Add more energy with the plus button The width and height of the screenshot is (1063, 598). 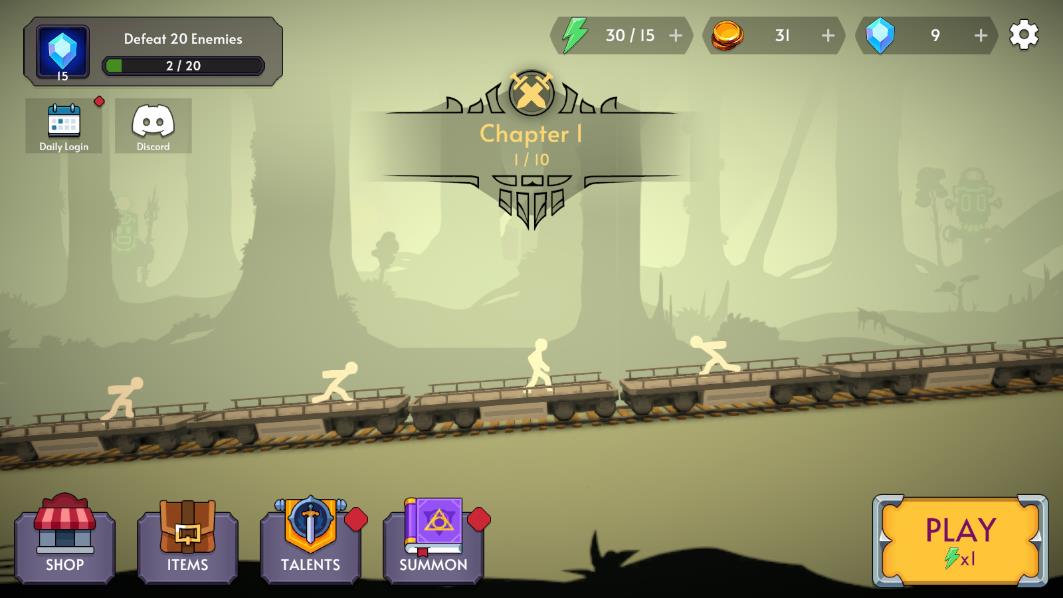(x=676, y=36)
